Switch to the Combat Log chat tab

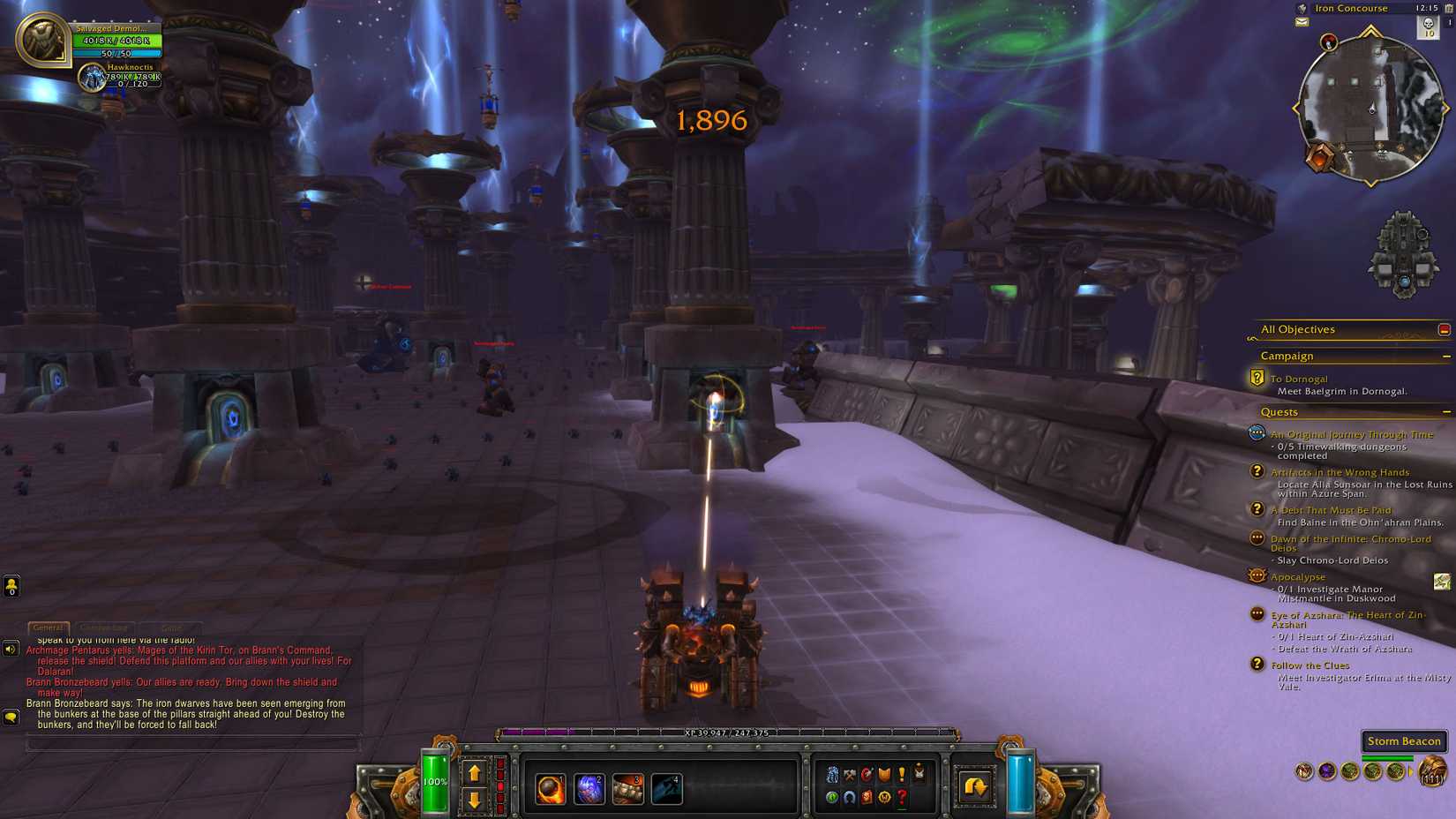point(105,627)
